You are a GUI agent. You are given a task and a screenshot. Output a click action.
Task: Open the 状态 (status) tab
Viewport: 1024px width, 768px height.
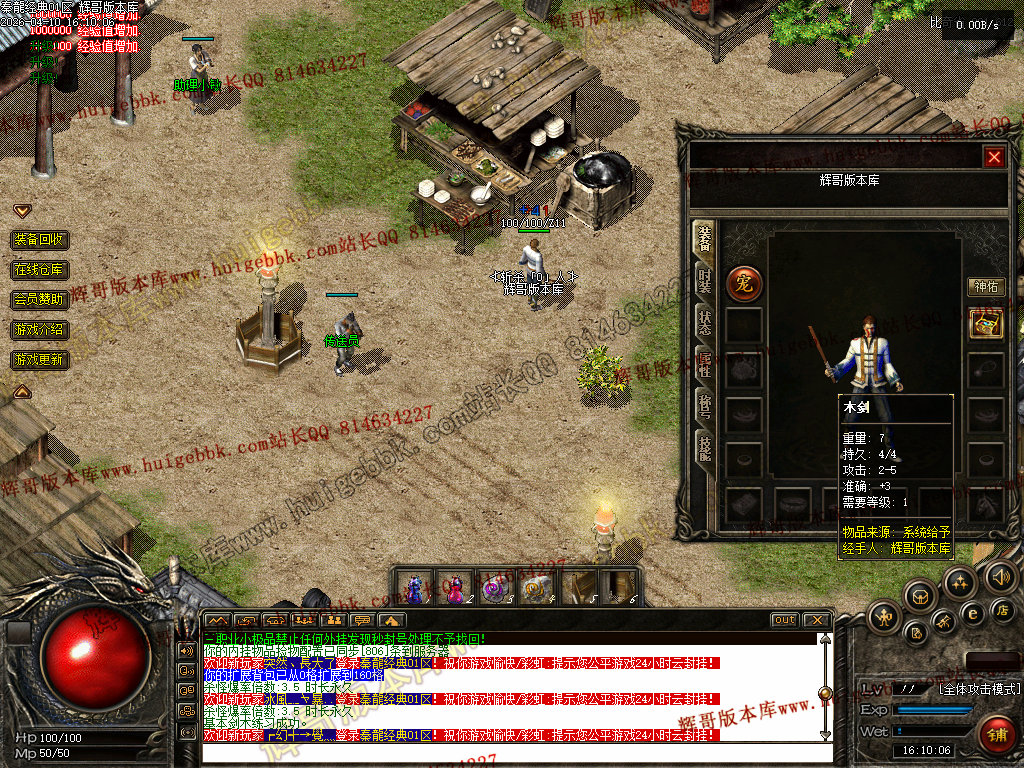point(705,323)
